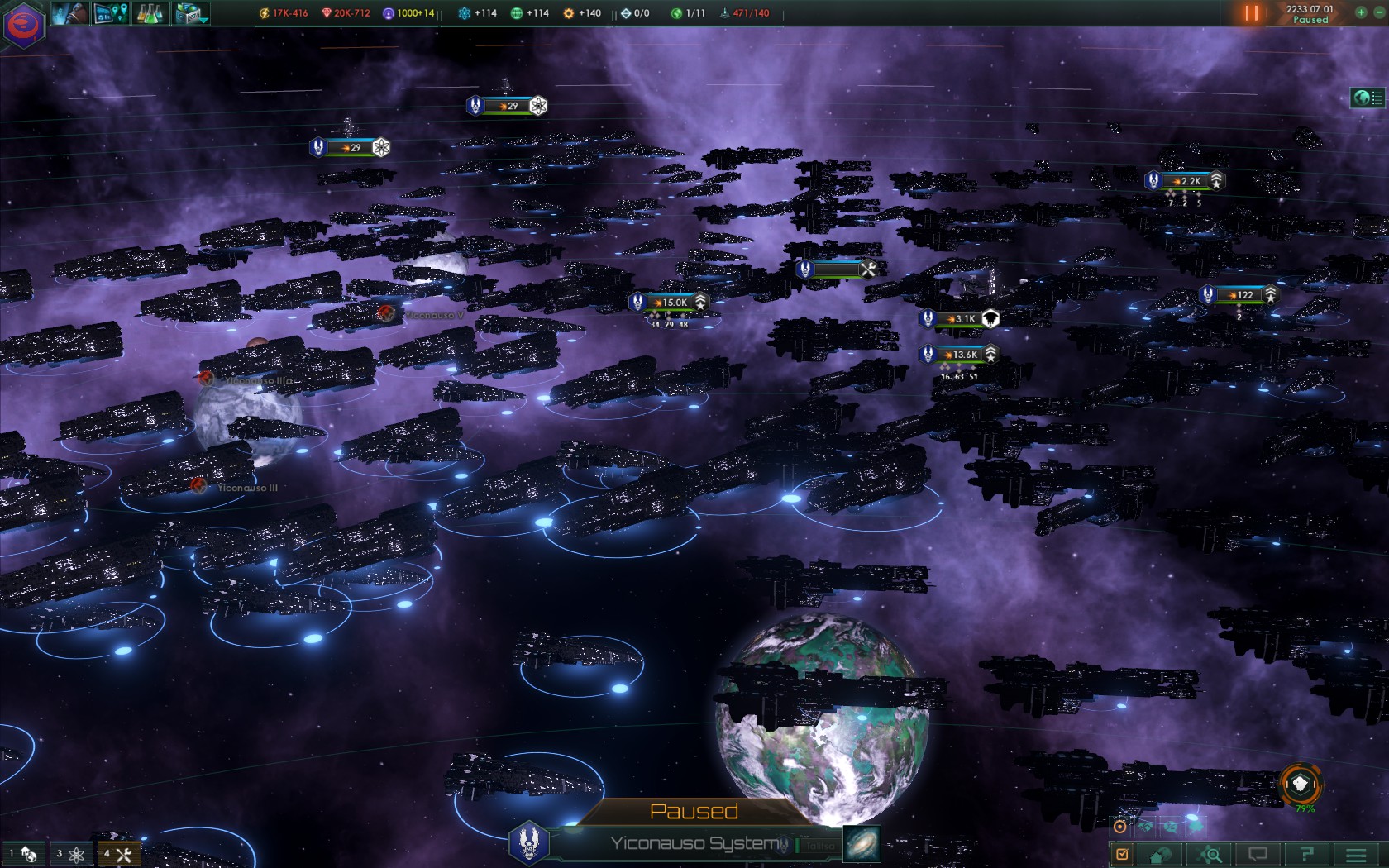
Task: Open the empire emblem government panel
Action: 23,24
